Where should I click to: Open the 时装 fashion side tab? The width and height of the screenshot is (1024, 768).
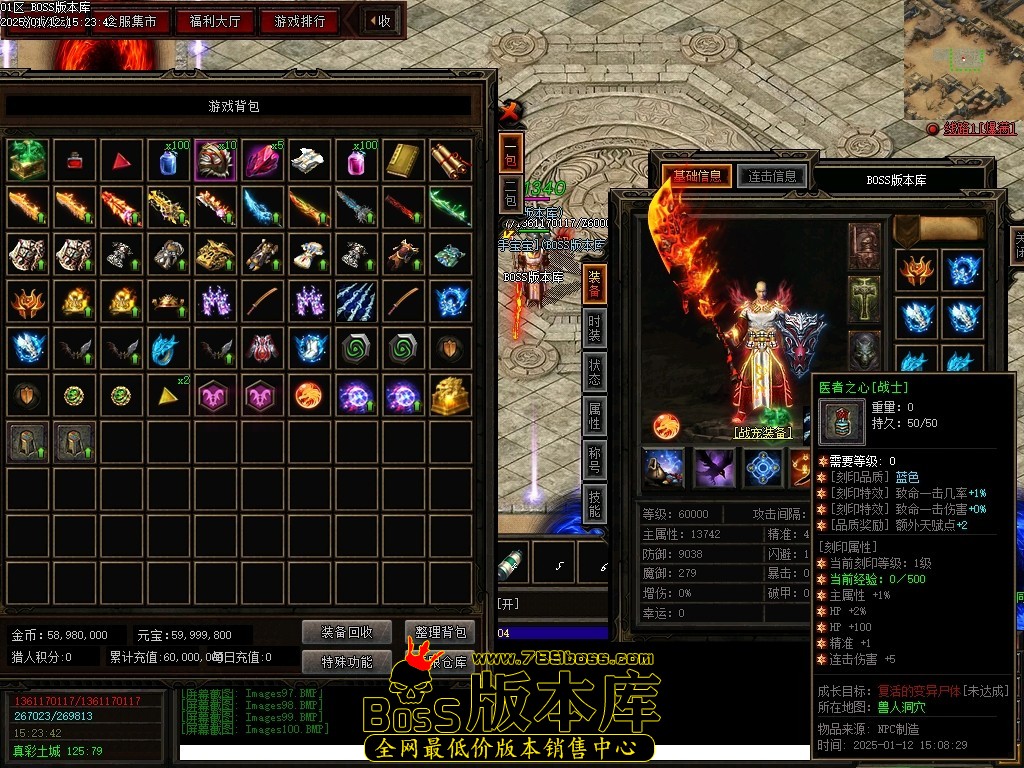594,330
